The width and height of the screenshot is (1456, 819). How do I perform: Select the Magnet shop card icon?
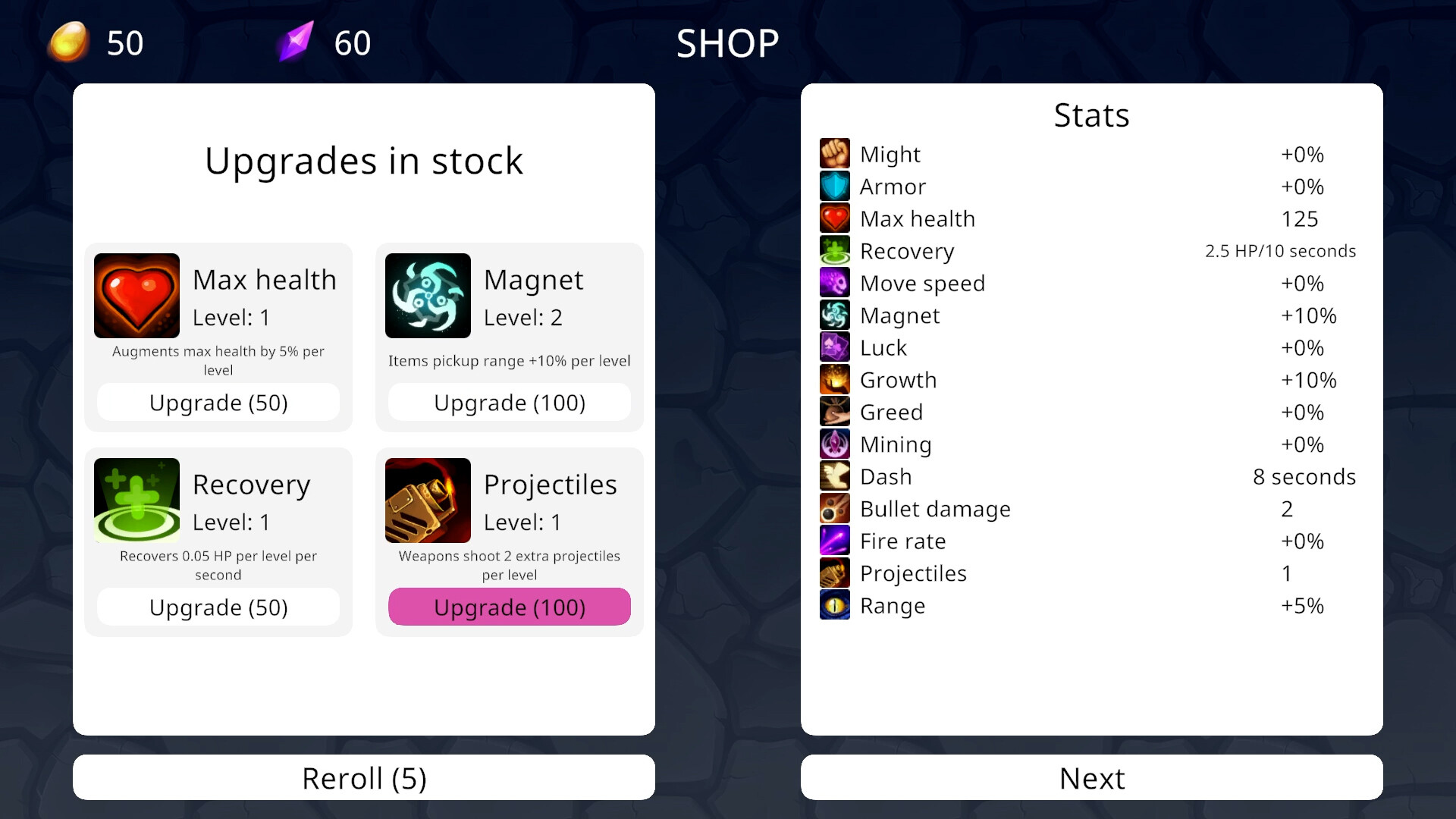pyautogui.click(x=428, y=296)
